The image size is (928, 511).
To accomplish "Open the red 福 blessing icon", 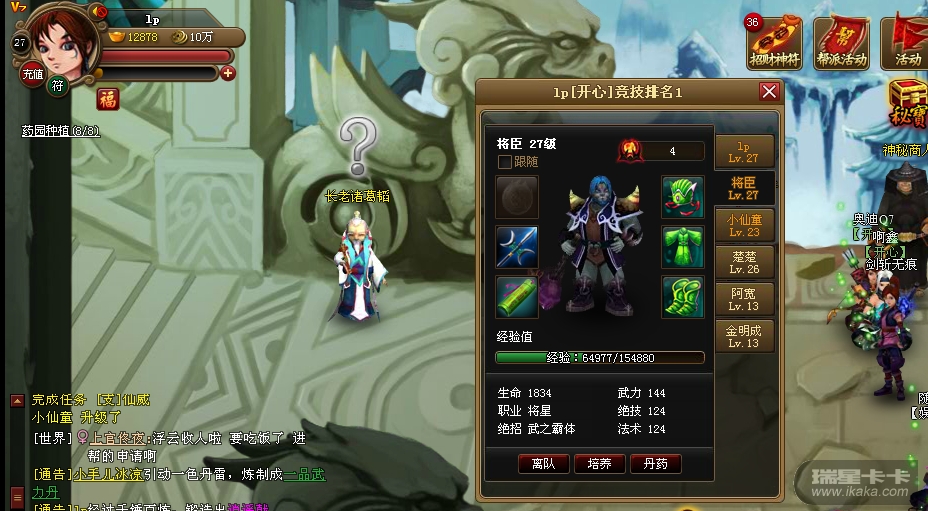I will pyautogui.click(x=108, y=100).
